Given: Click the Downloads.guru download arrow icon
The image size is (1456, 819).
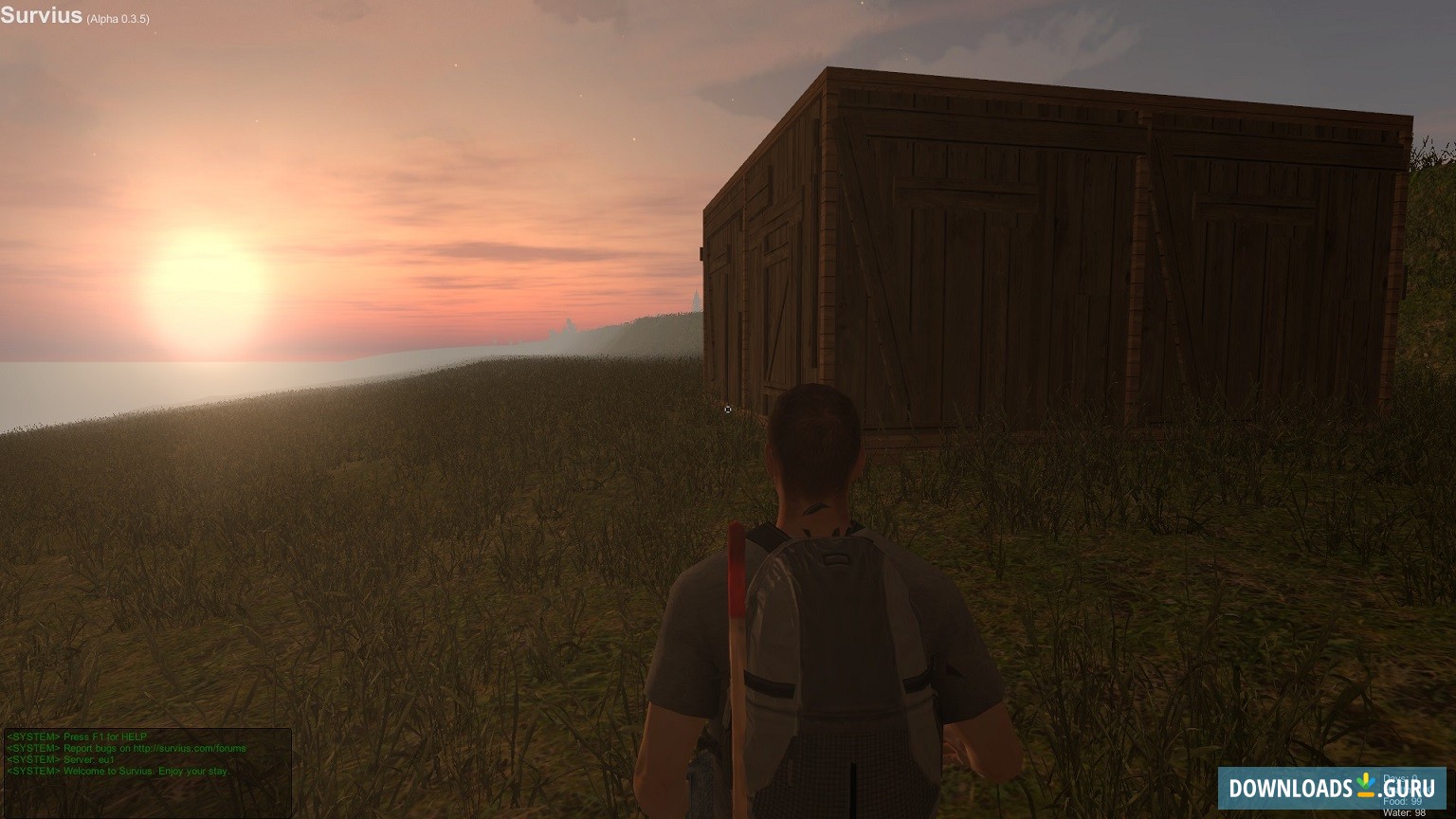Looking at the screenshot, I should click(1365, 786).
